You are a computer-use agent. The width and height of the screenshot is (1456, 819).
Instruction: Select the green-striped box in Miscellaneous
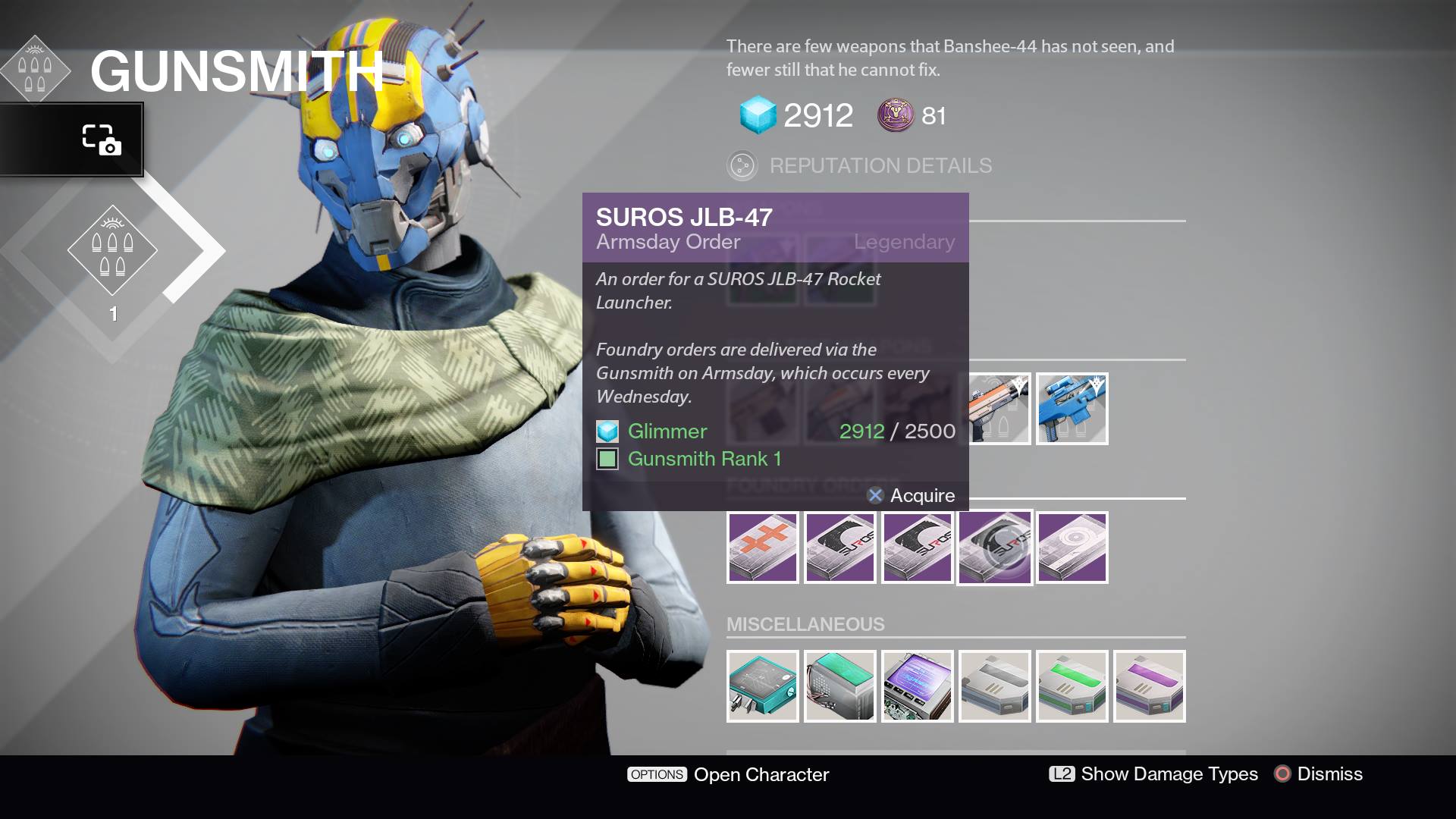[1072, 686]
